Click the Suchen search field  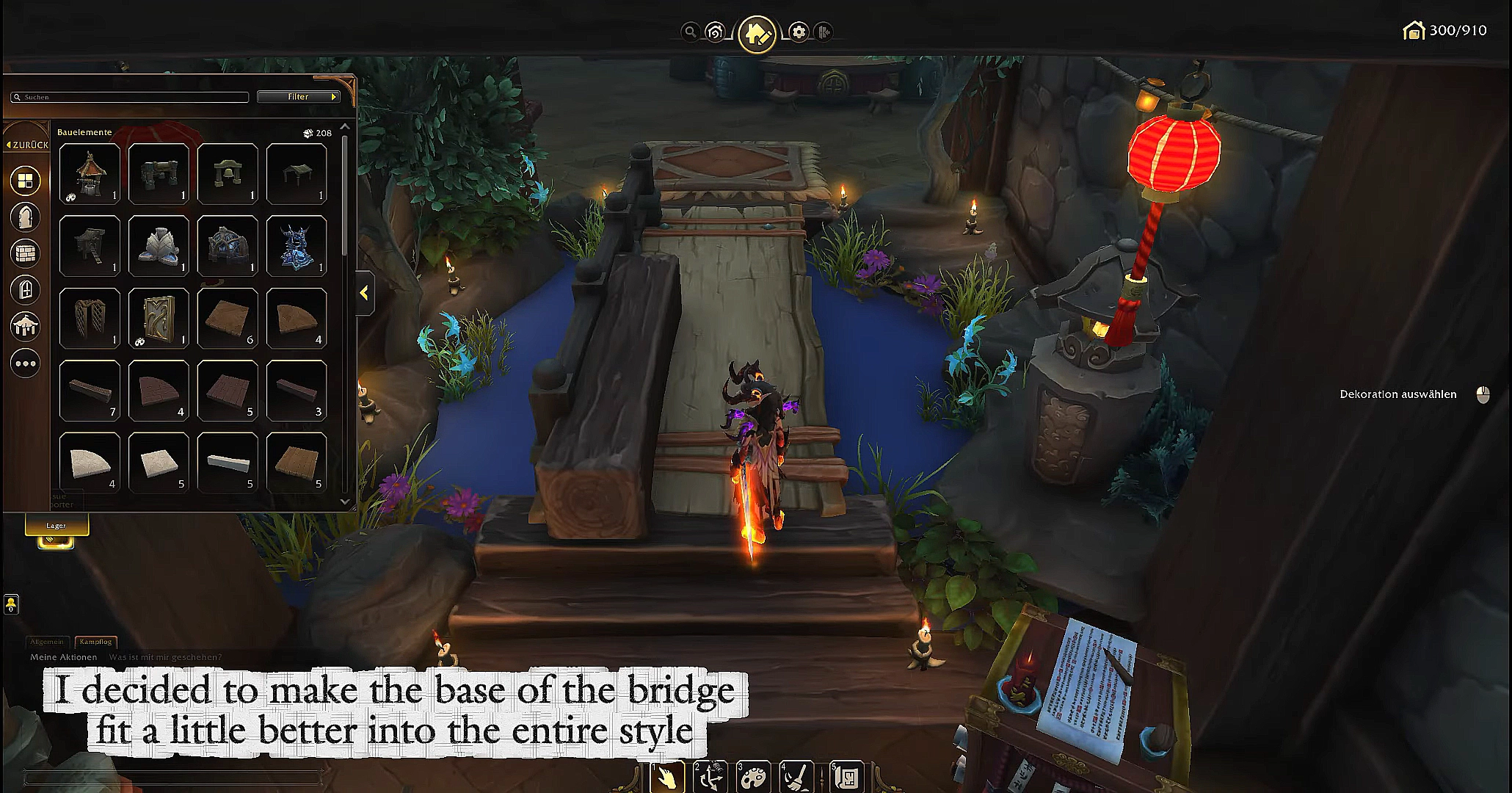[x=132, y=97]
